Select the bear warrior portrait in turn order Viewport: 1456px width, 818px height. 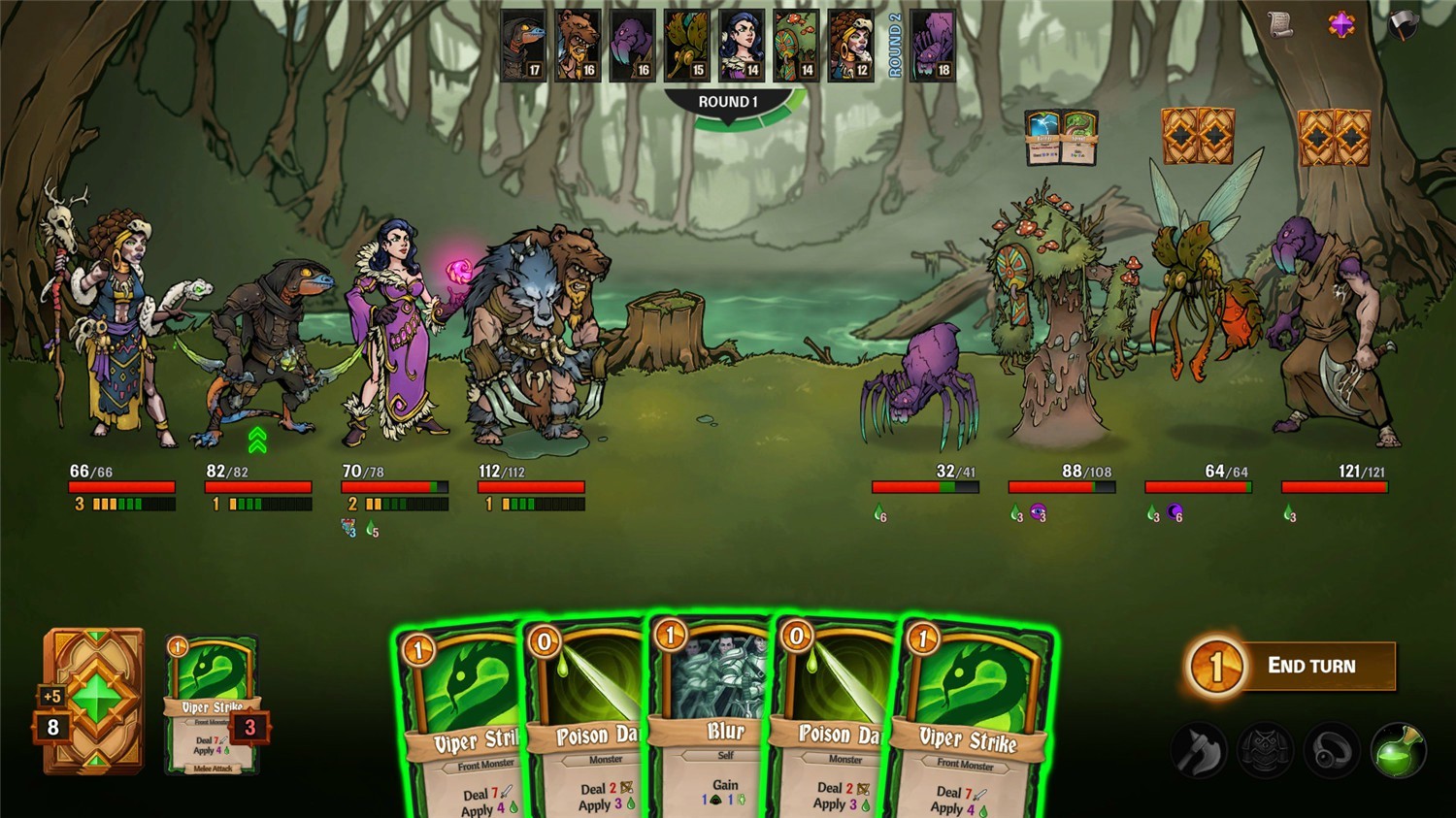578,46
